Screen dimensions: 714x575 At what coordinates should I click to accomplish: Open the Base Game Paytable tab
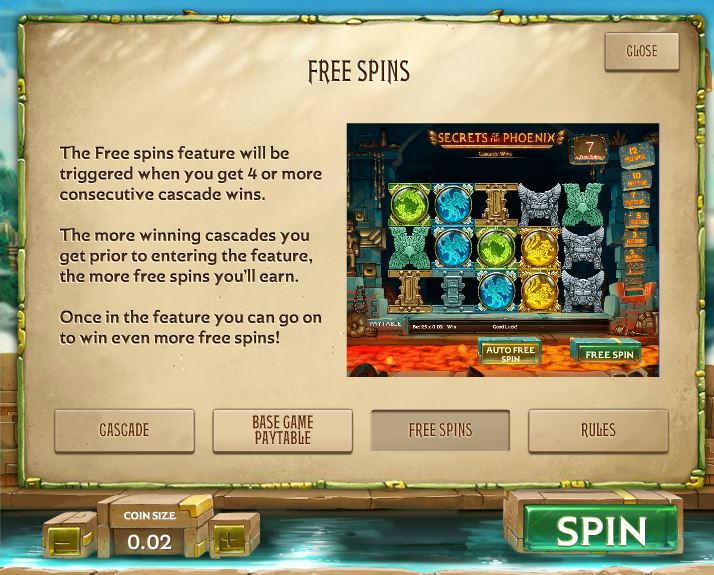[x=282, y=430]
